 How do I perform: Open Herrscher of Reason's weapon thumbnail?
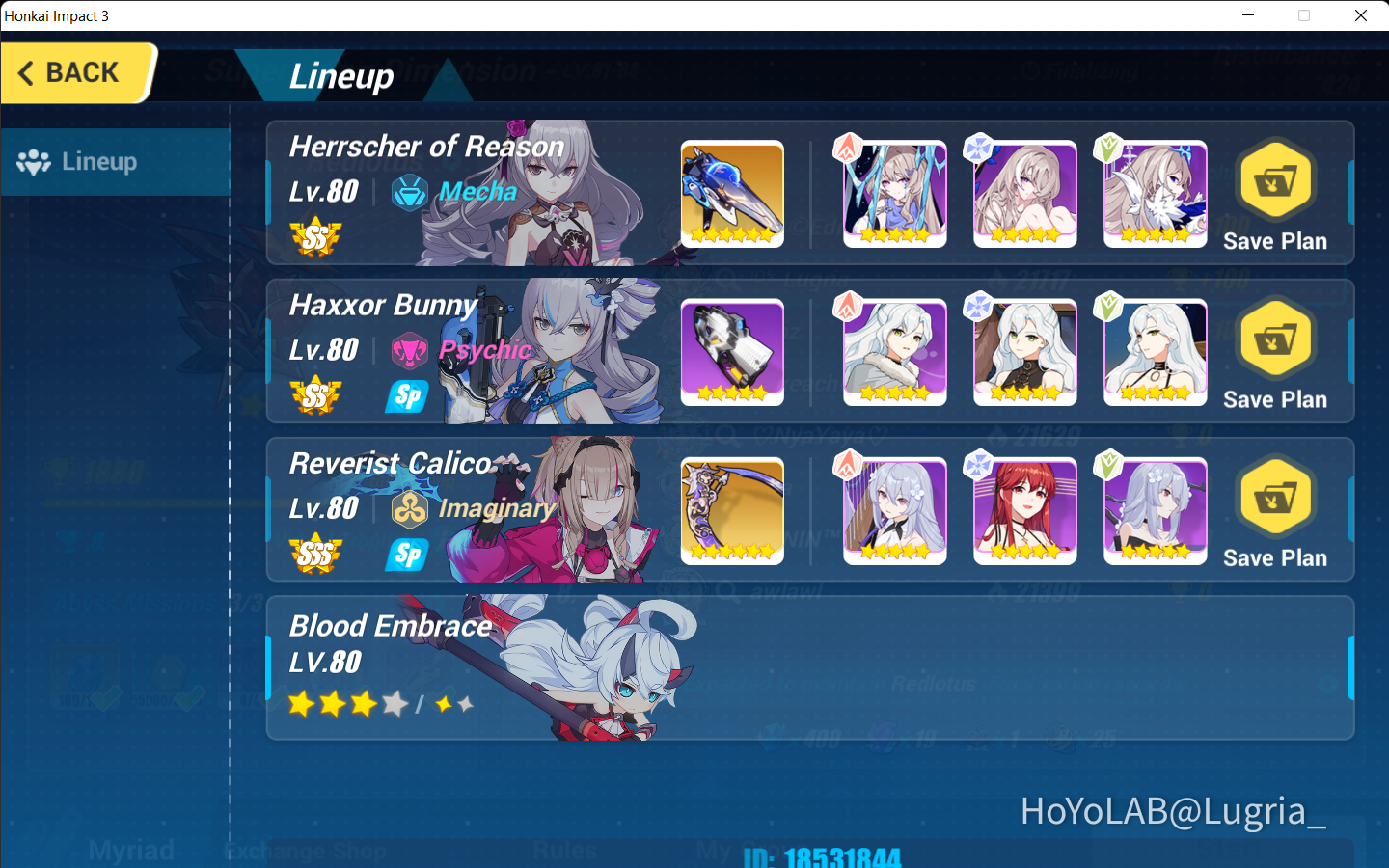tap(731, 193)
